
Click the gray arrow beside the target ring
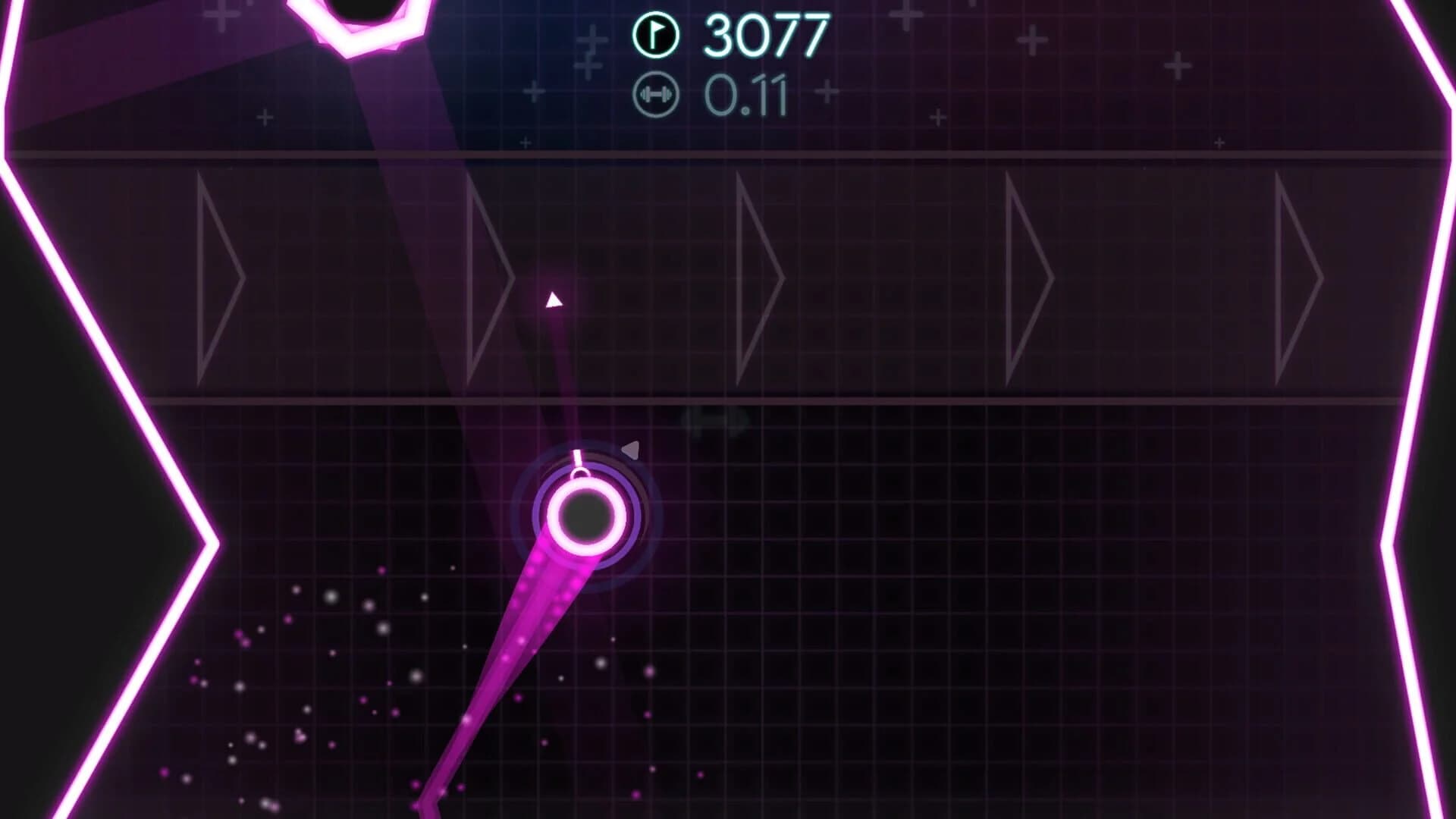(x=629, y=449)
